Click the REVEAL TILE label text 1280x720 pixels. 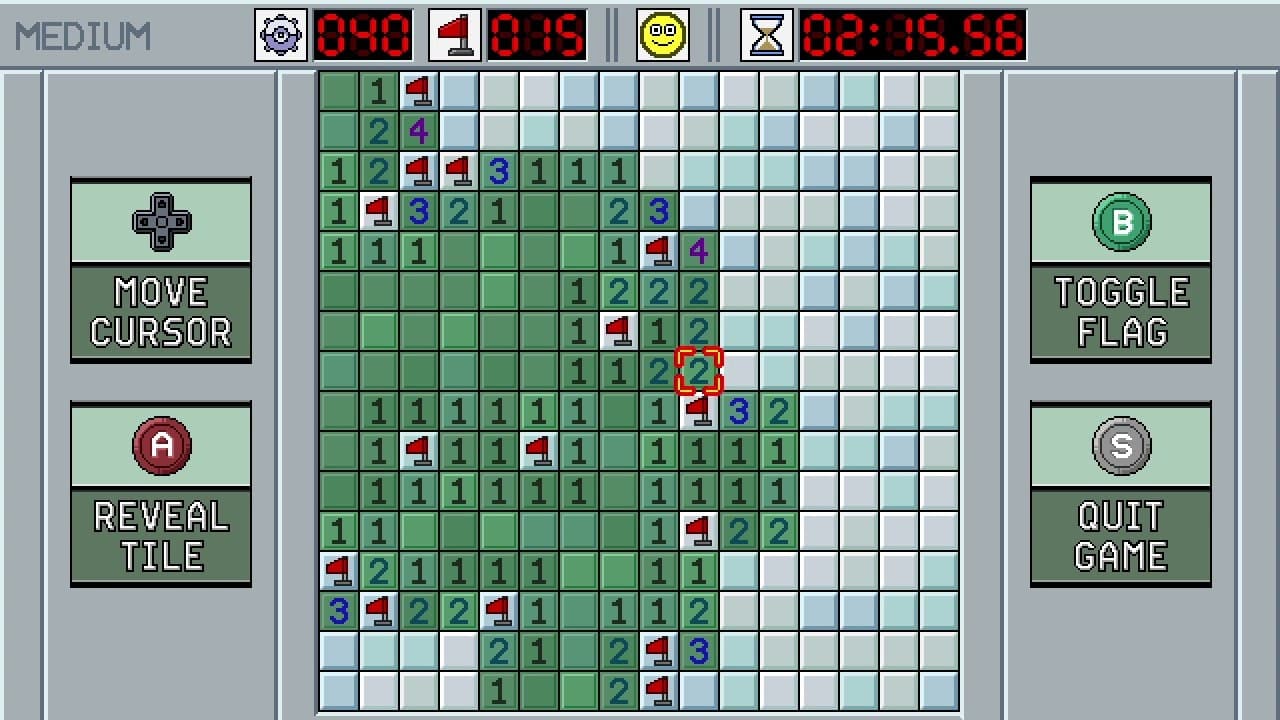point(160,533)
